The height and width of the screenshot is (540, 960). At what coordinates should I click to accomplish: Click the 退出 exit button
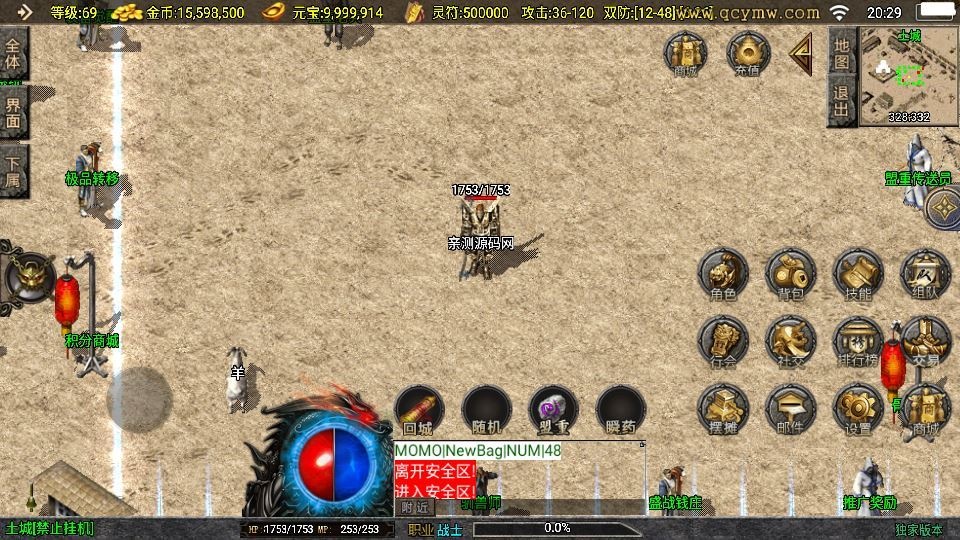(841, 102)
